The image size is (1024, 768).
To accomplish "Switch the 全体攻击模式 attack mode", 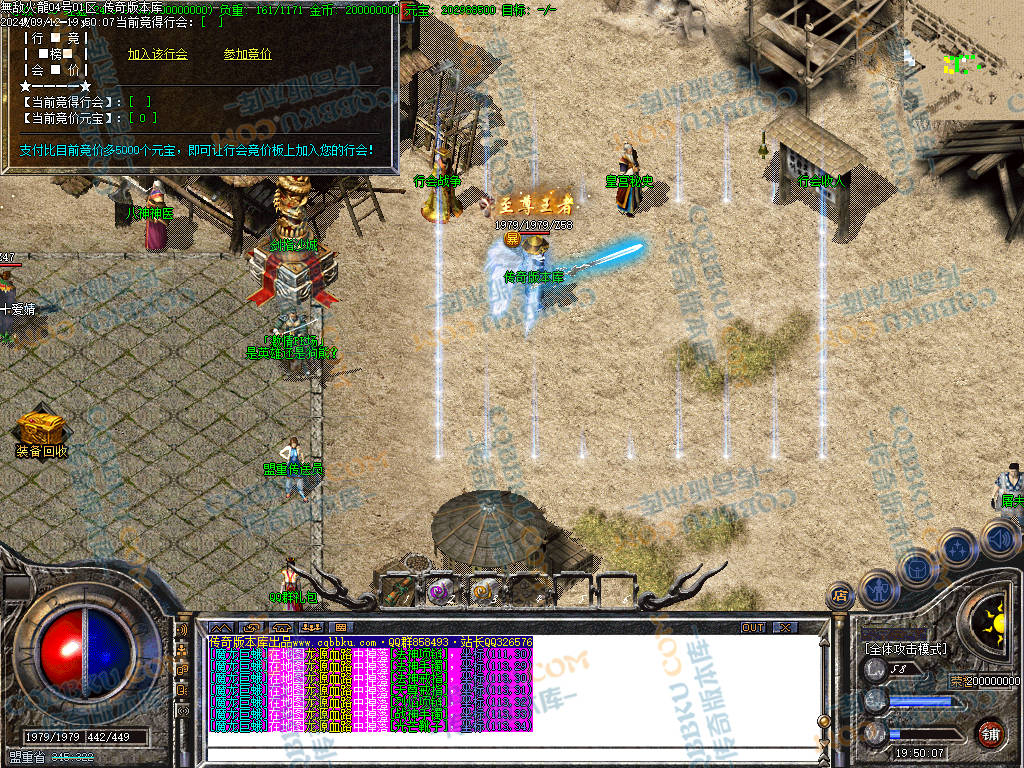I will (x=905, y=649).
